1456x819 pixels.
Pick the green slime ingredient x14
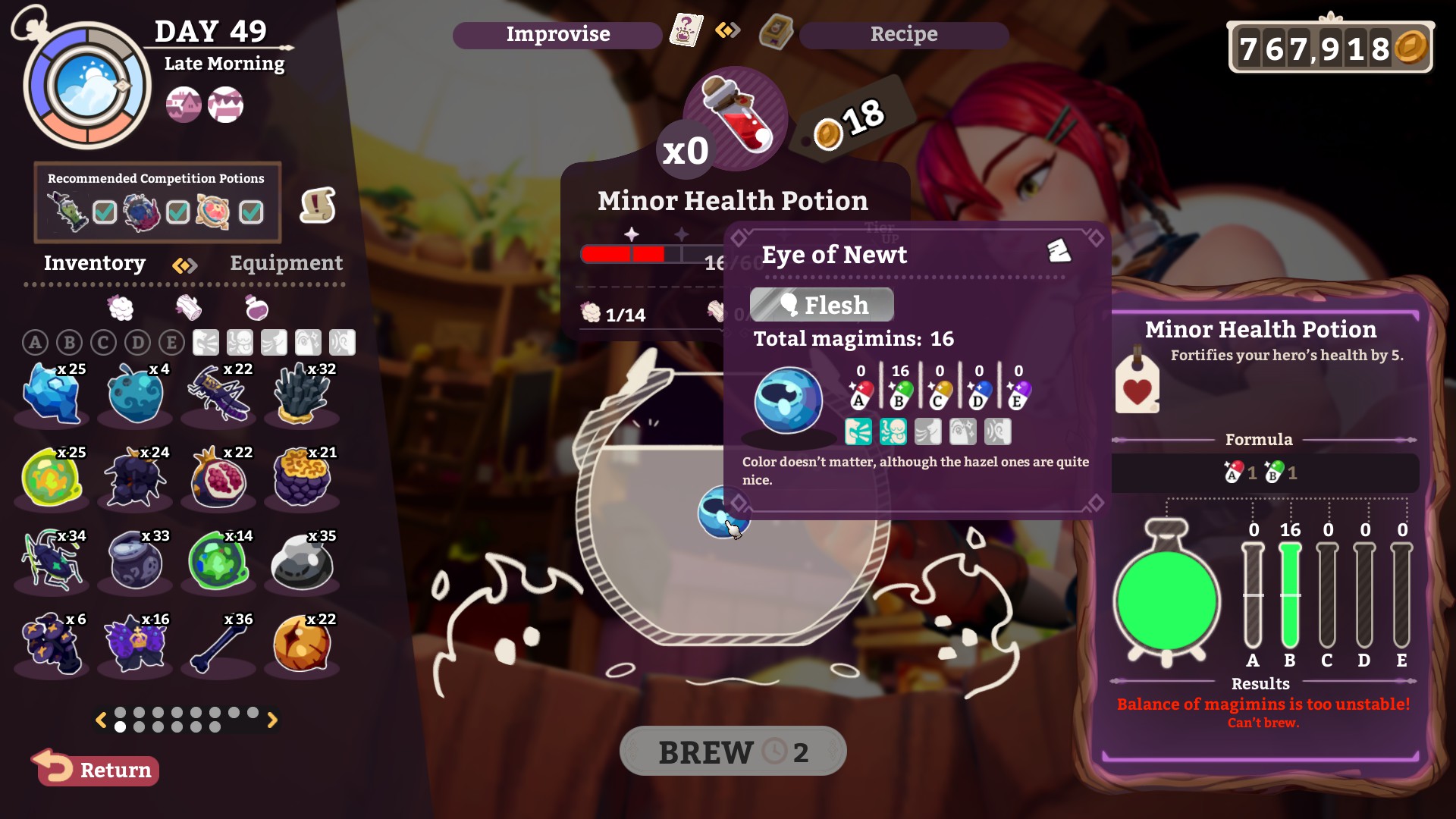(219, 561)
